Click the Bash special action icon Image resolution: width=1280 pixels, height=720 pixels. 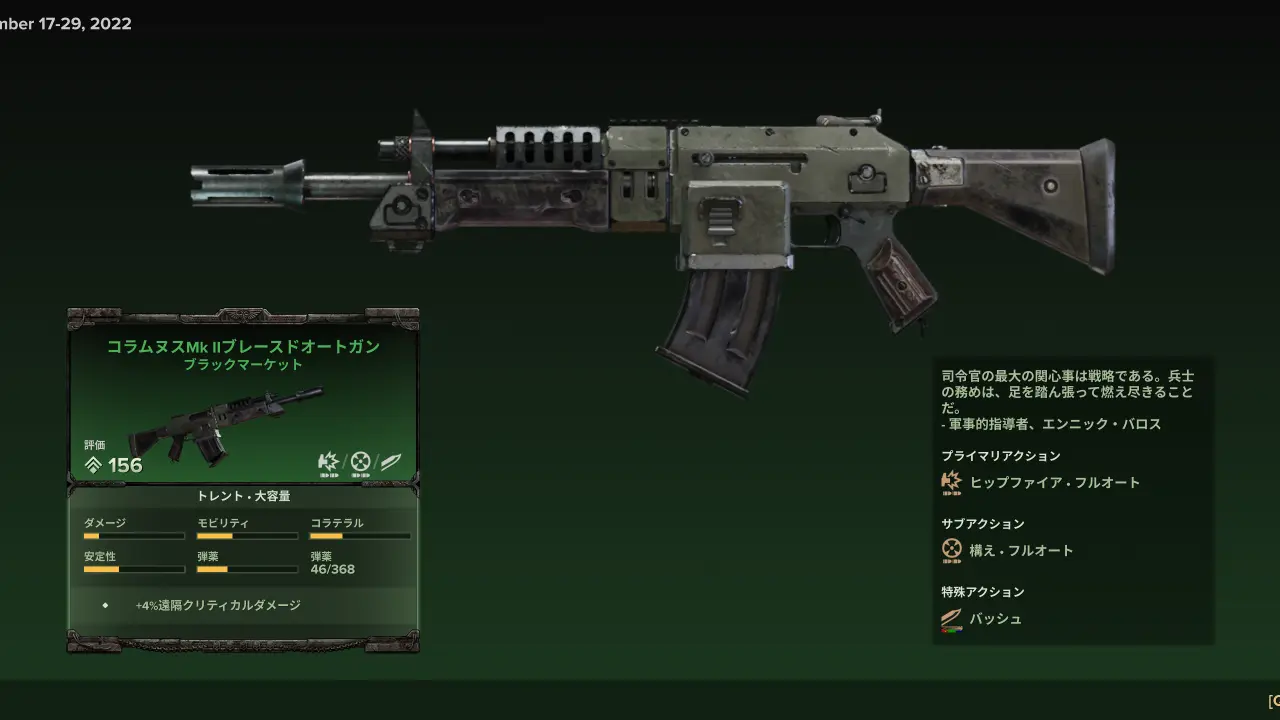952,619
